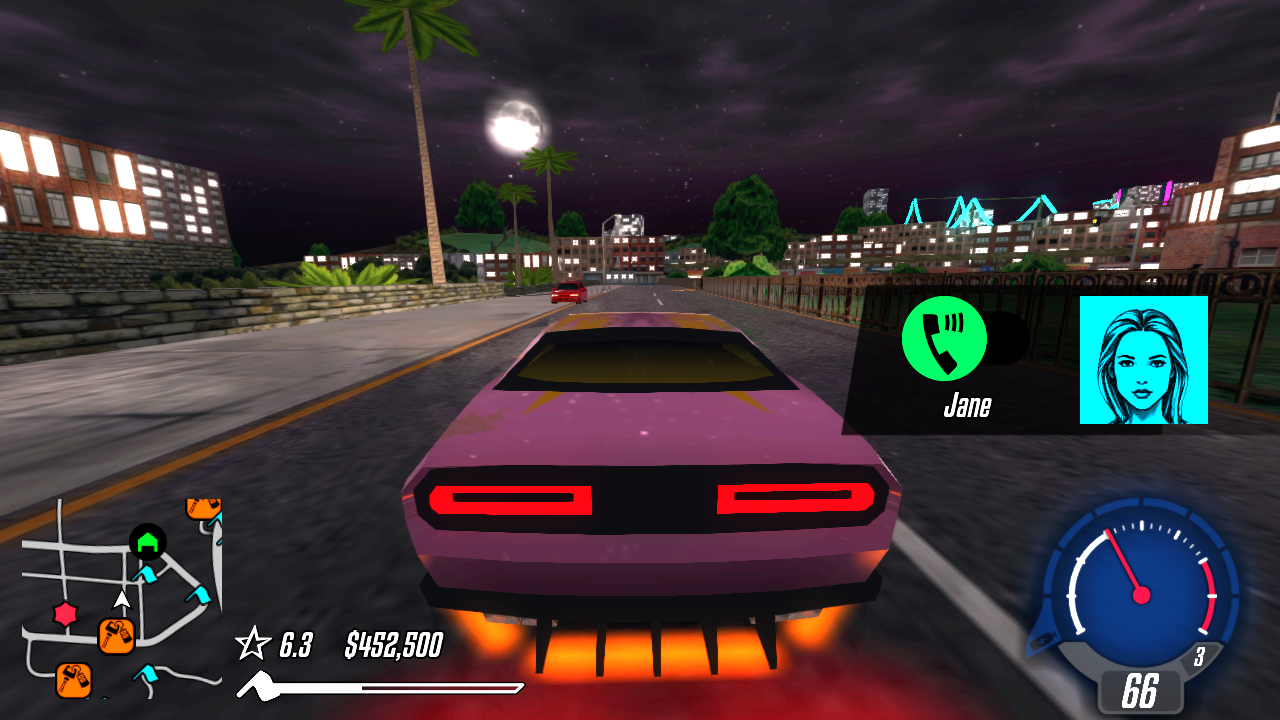Click the lower car-key dealership icon on minimap
Viewport: 1280px width, 720px height.
(73, 678)
